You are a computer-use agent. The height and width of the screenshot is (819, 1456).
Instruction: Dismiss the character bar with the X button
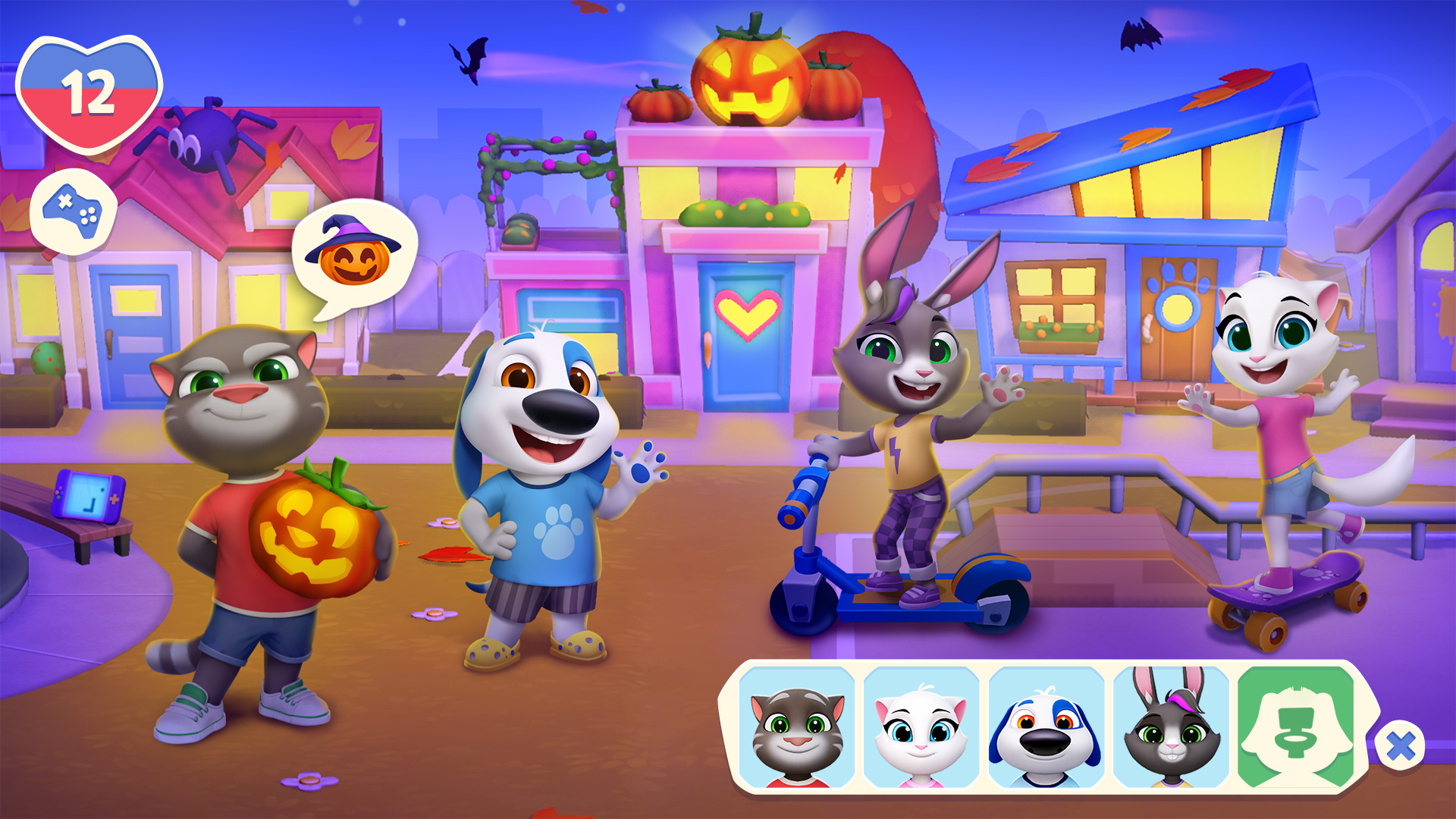pos(1399,747)
